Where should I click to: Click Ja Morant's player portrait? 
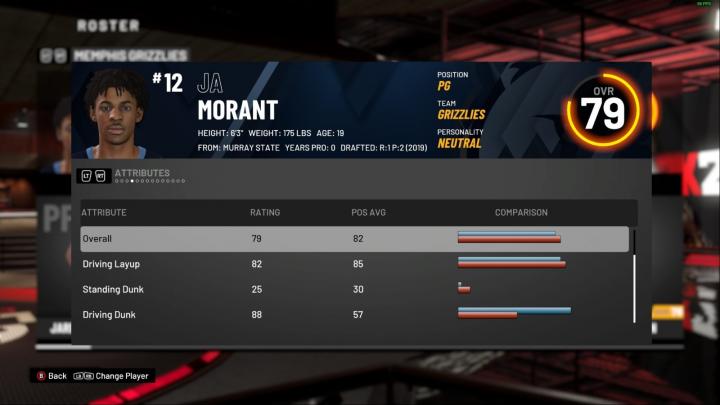[115, 112]
